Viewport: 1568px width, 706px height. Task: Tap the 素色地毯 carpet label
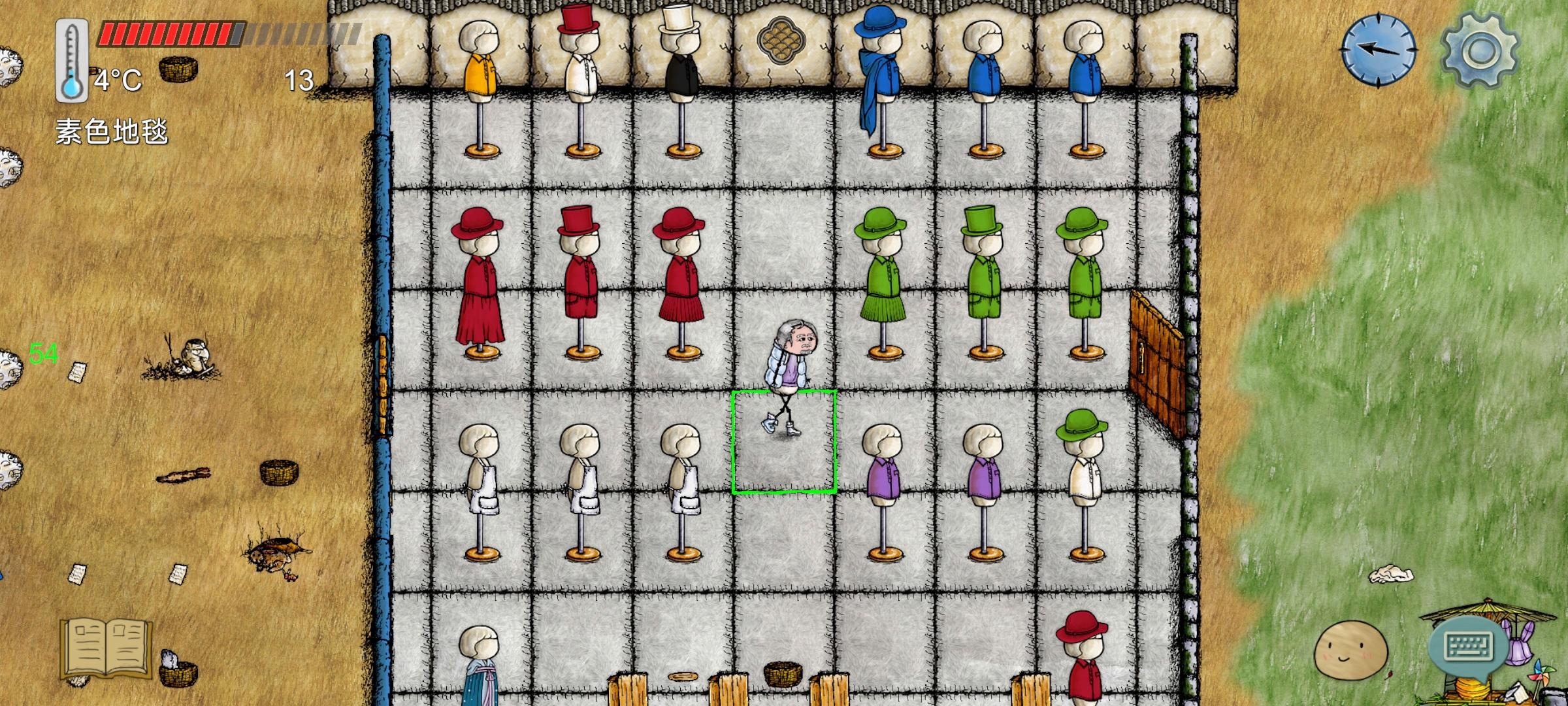coord(112,130)
